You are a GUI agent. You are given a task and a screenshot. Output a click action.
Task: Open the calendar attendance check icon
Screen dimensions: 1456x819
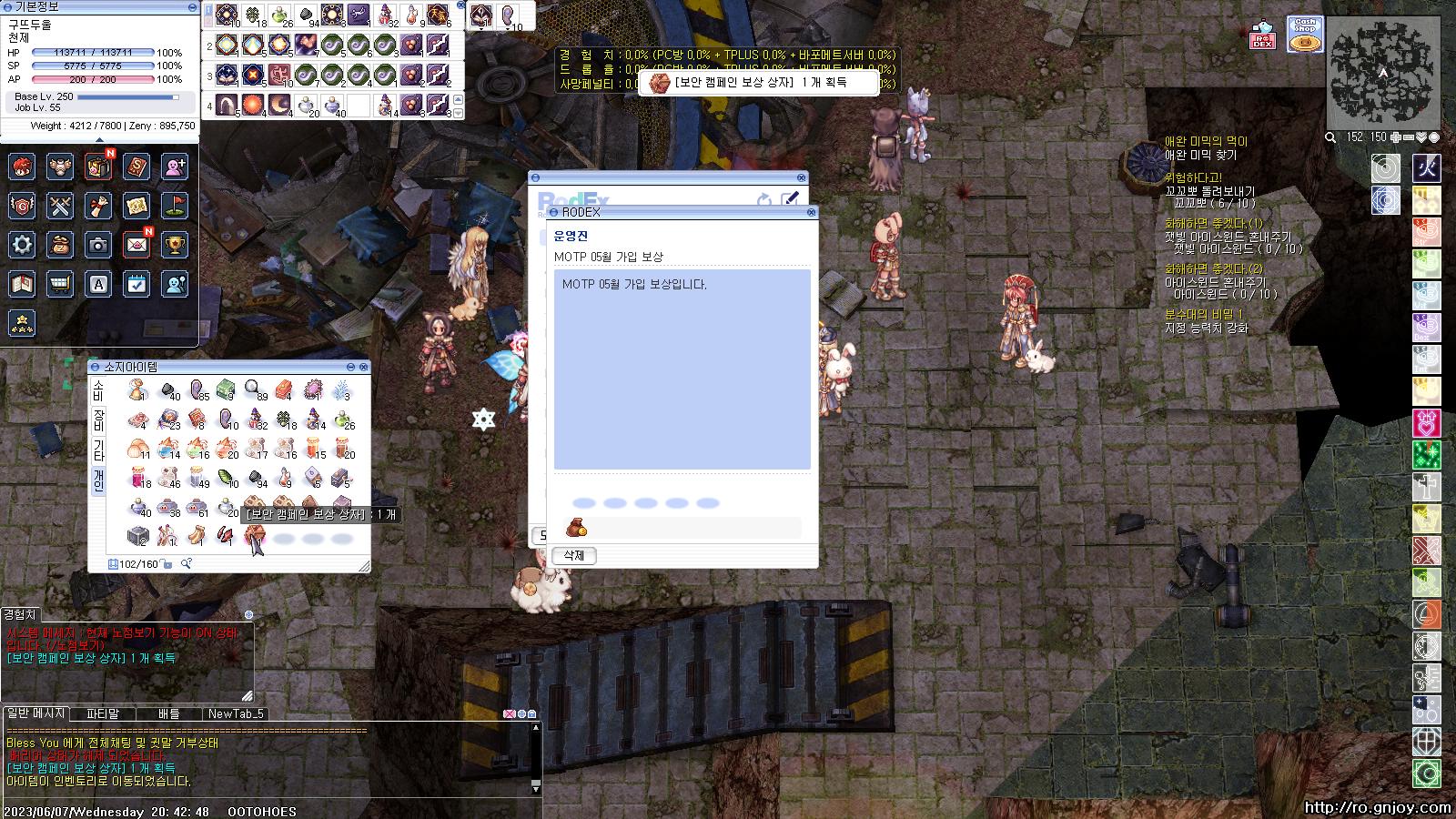(136, 284)
